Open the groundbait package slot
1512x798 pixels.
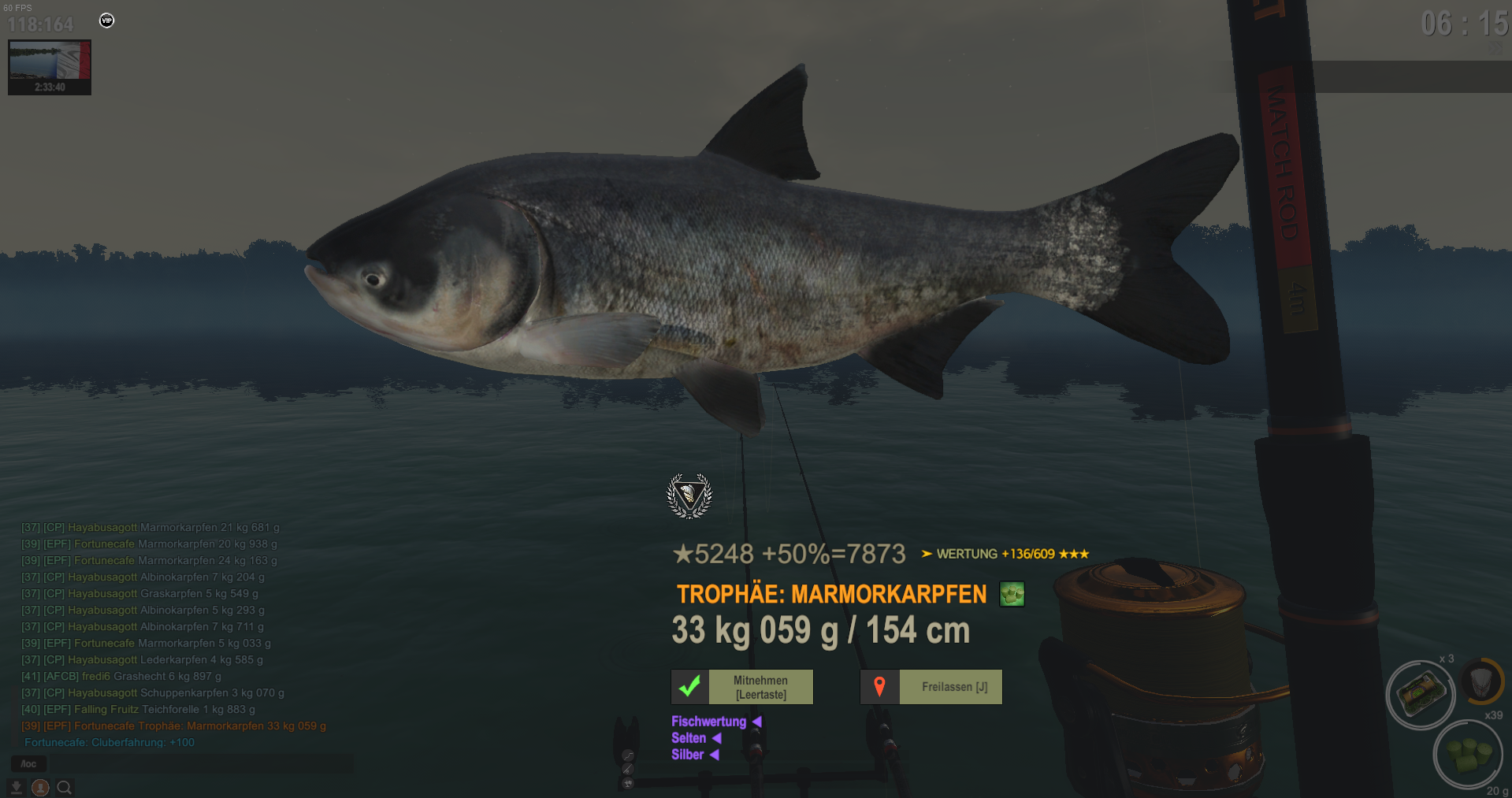click(x=1421, y=694)
